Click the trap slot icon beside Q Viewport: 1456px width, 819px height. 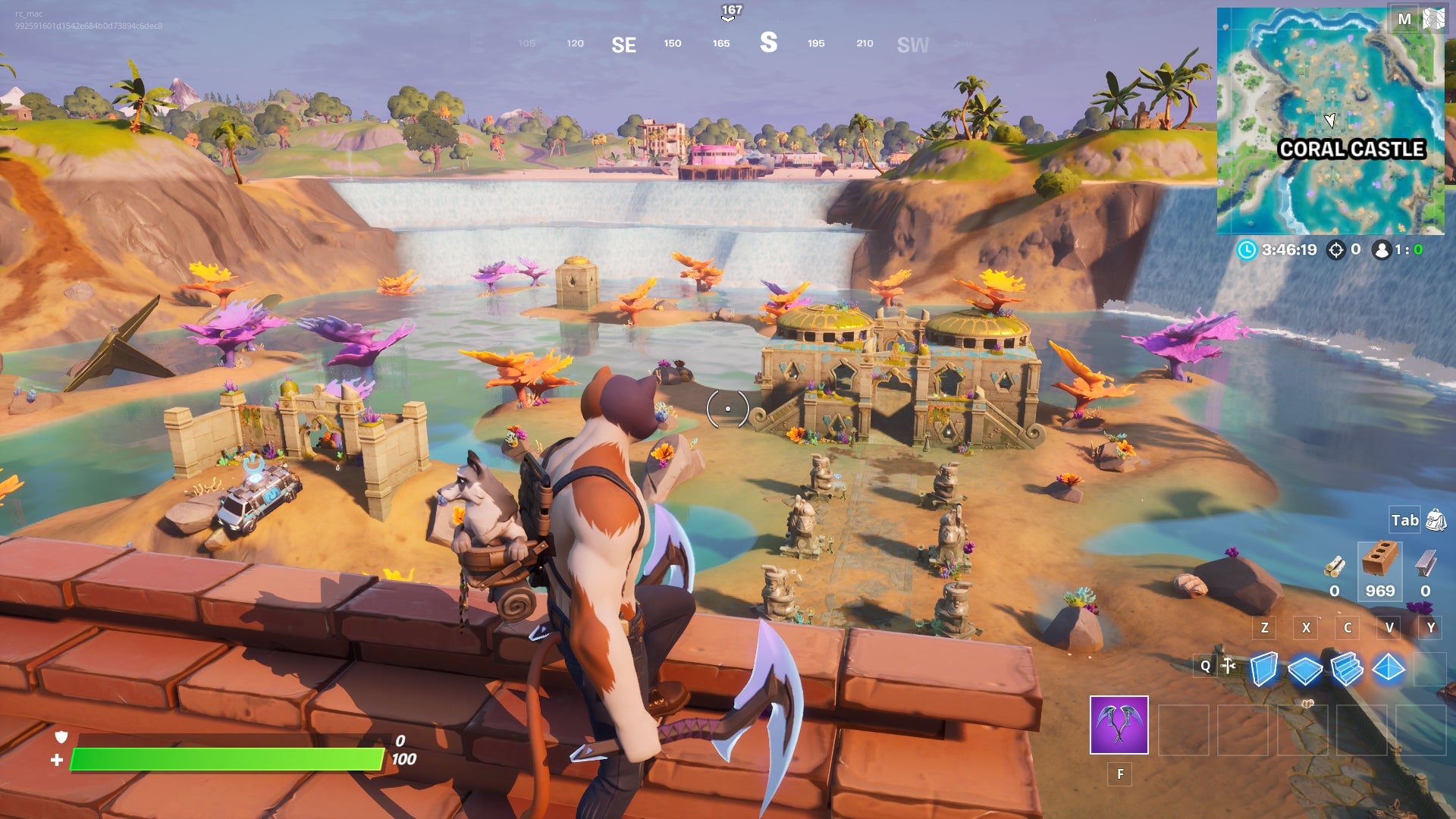pyautogui.click(x=1228, y=666)
